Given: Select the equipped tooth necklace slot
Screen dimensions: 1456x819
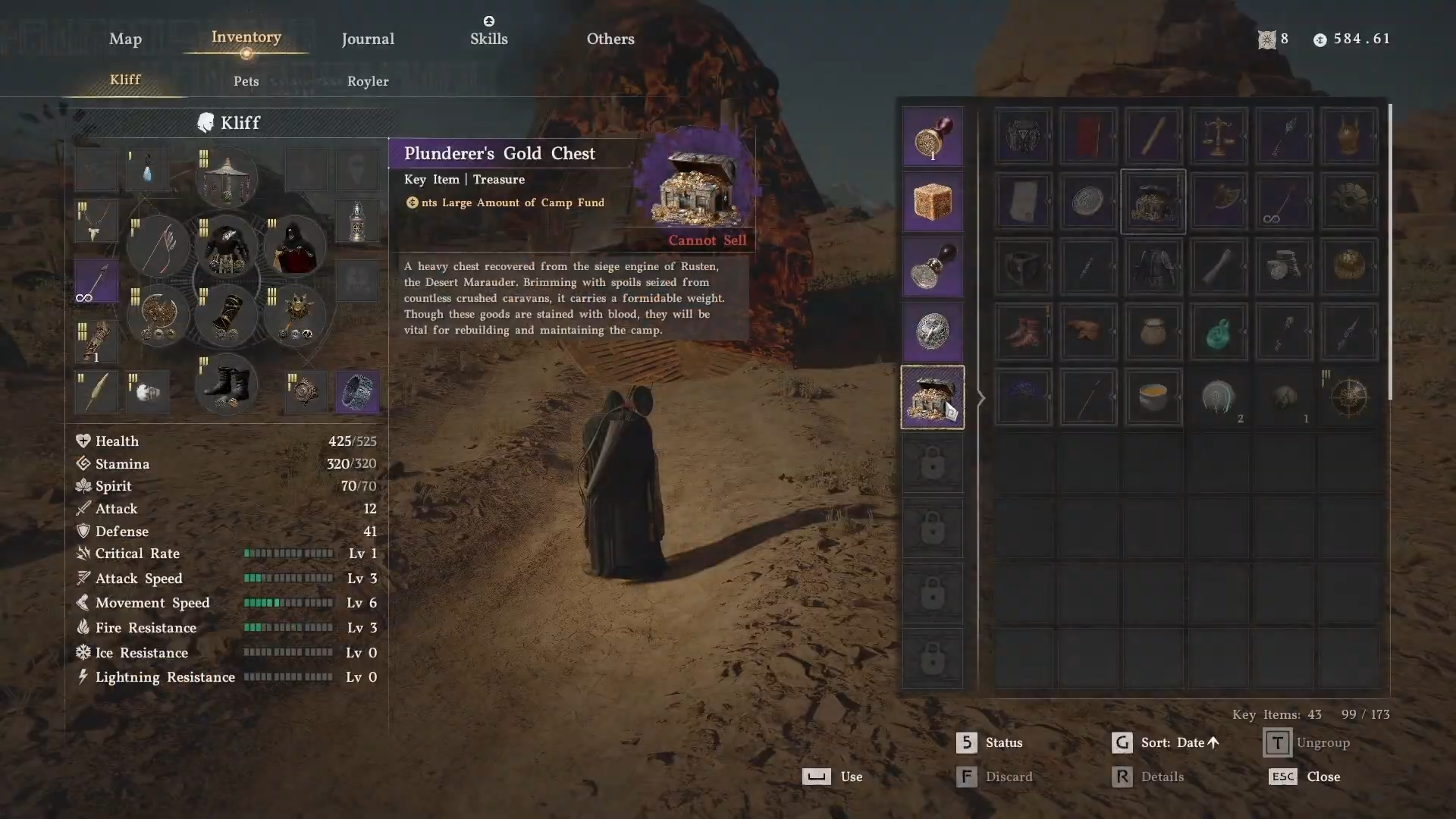Looking at the screenshot, I should point(96,221).
